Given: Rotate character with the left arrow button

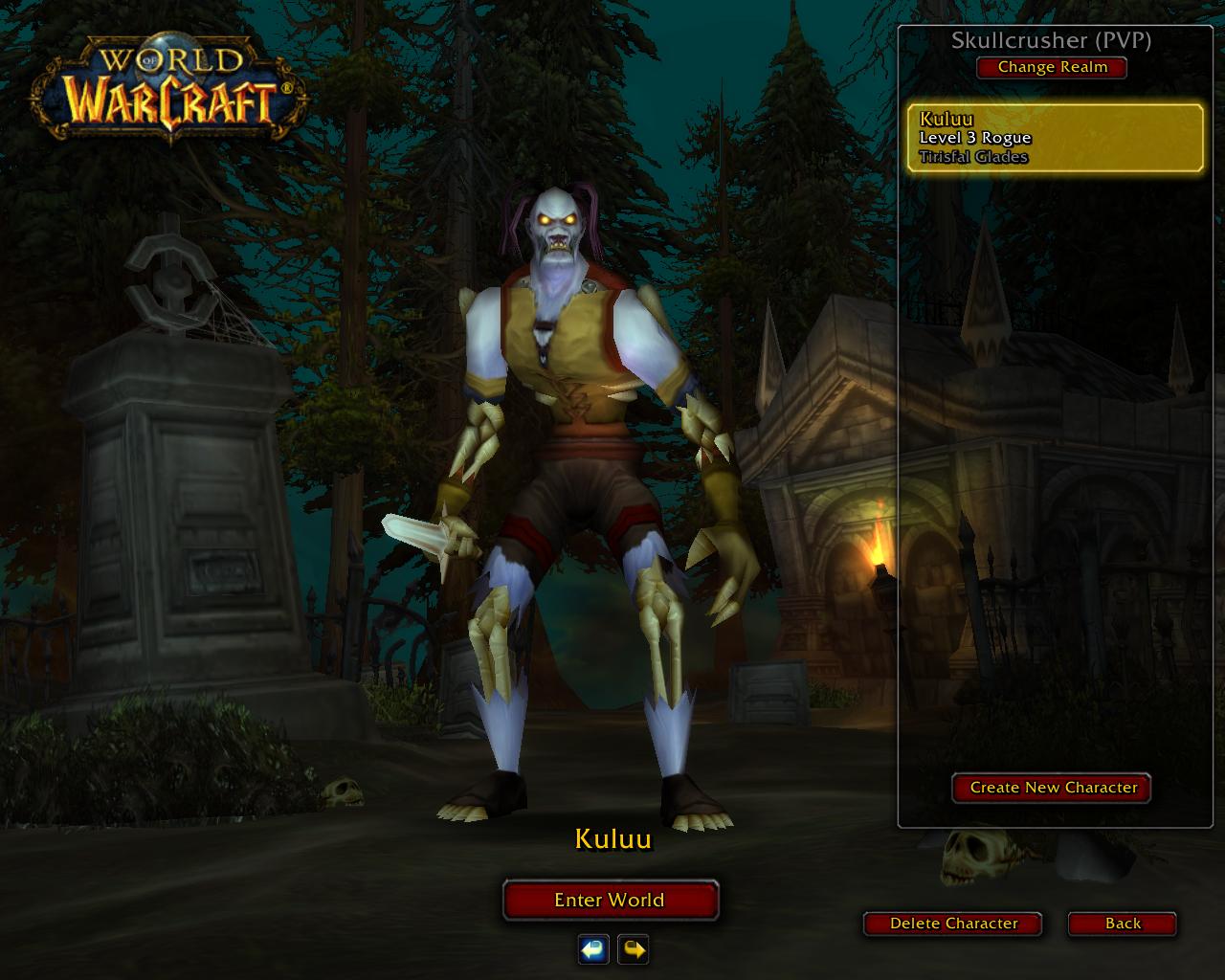Looking at the screenshot, I should (593, 949).
